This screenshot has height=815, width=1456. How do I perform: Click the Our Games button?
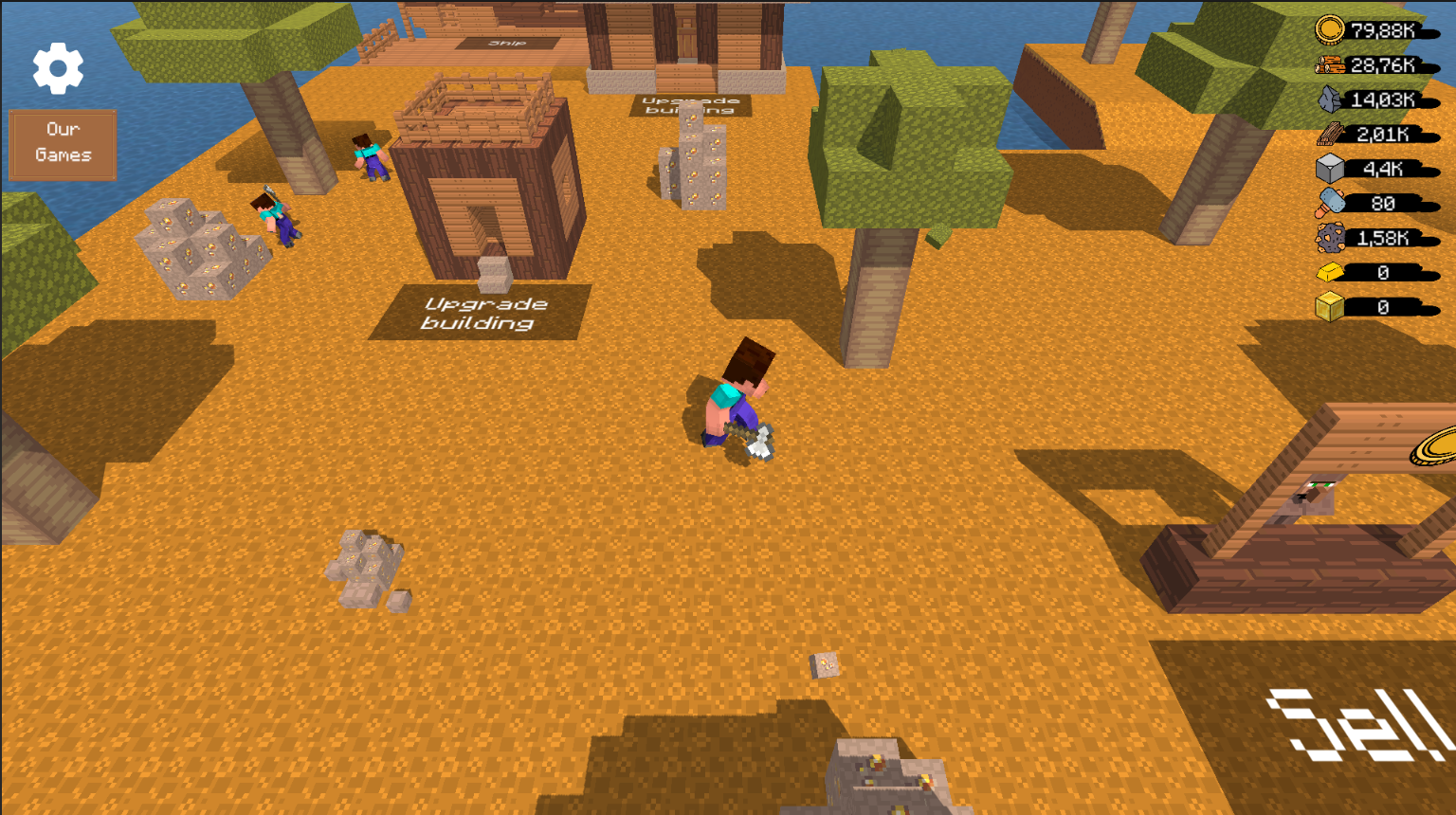click(x=63, y=143)
